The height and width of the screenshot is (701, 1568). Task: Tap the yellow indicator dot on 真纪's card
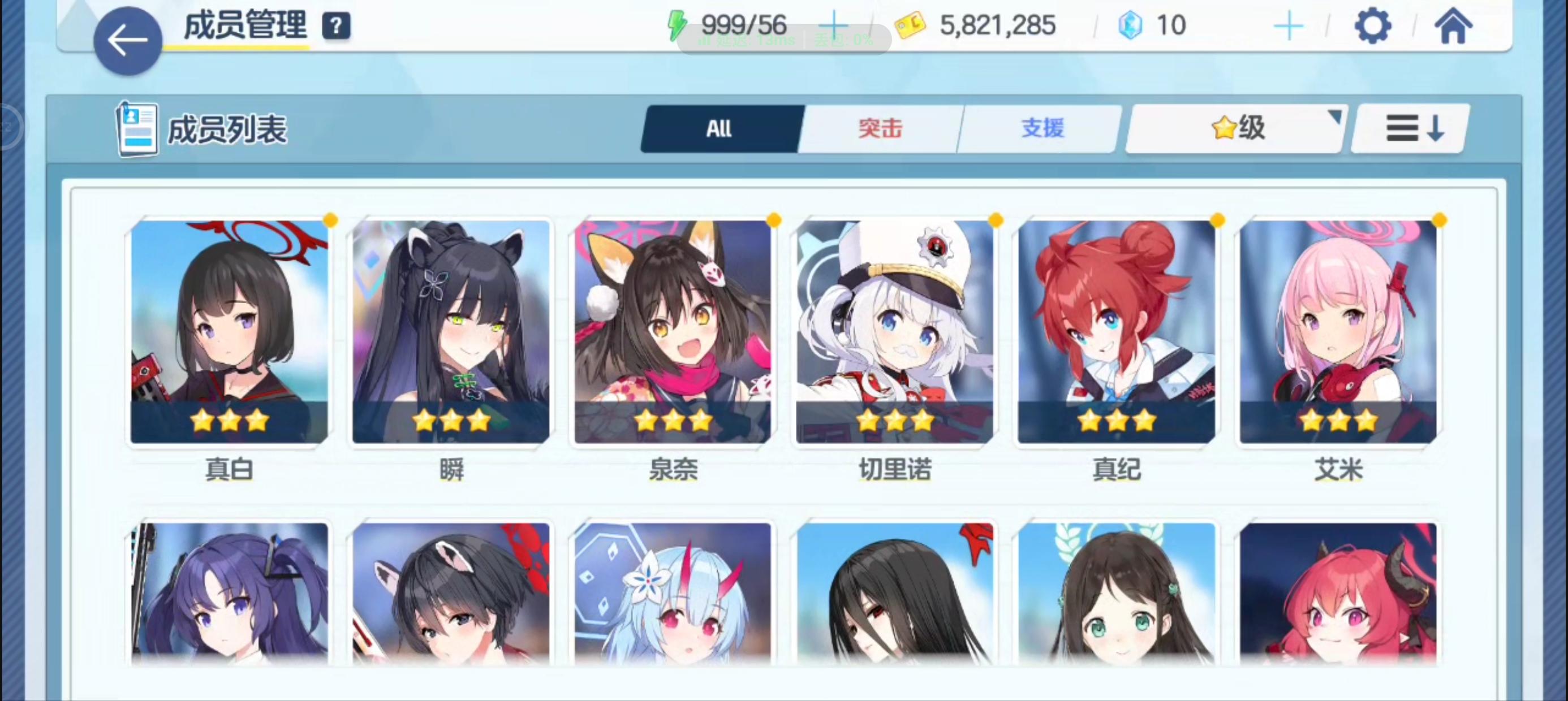point(1218,222)
